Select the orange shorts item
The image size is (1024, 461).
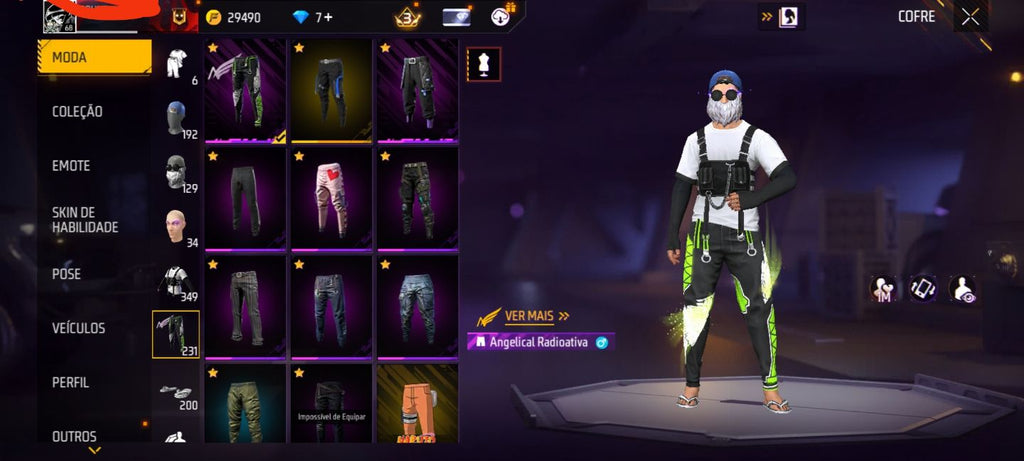click(417, 402)
